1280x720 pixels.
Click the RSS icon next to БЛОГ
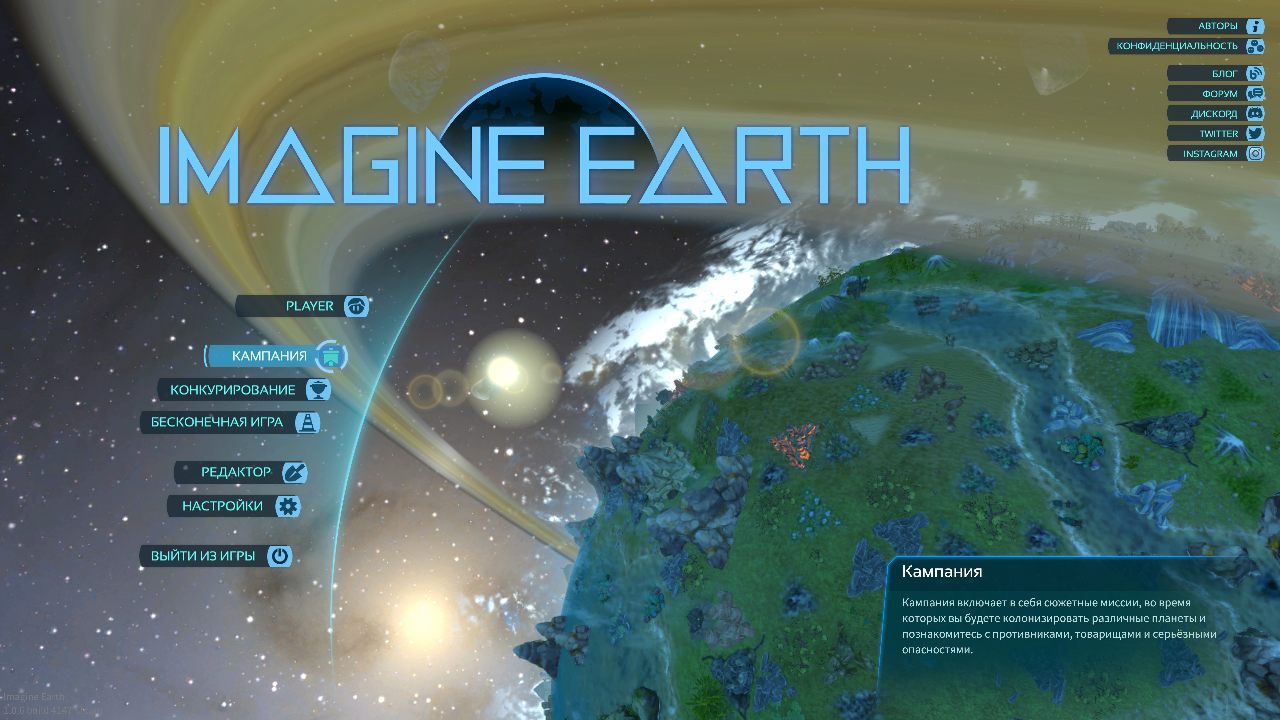point(1257,72)
